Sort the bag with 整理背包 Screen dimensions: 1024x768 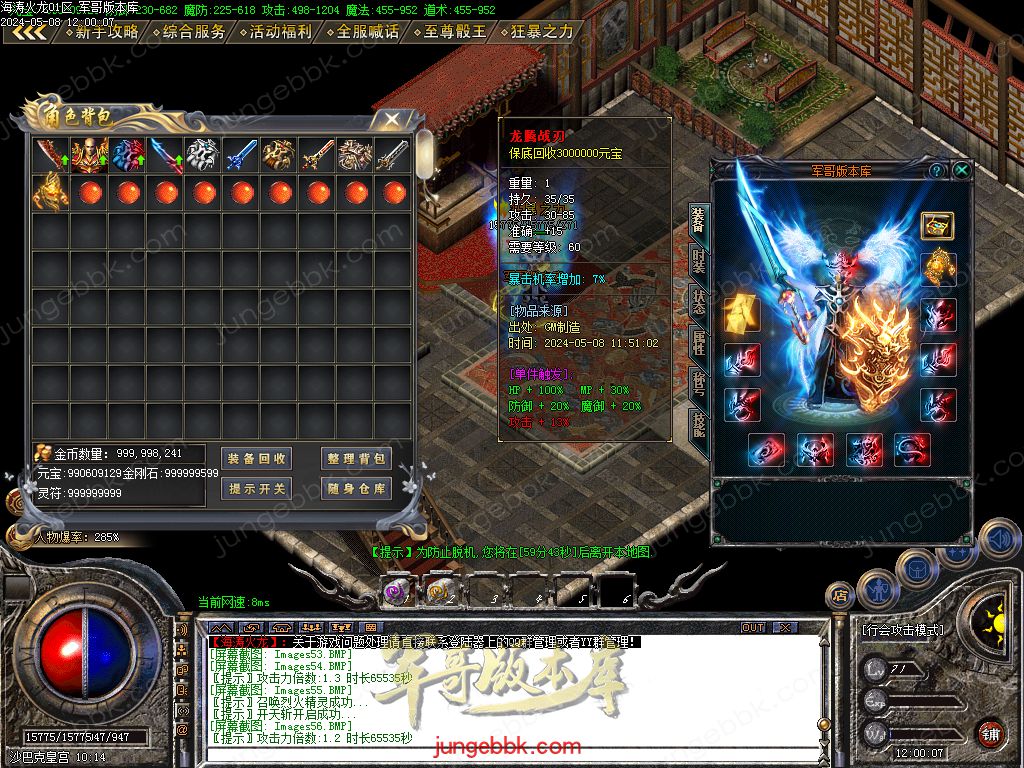(x=356, y=459)
